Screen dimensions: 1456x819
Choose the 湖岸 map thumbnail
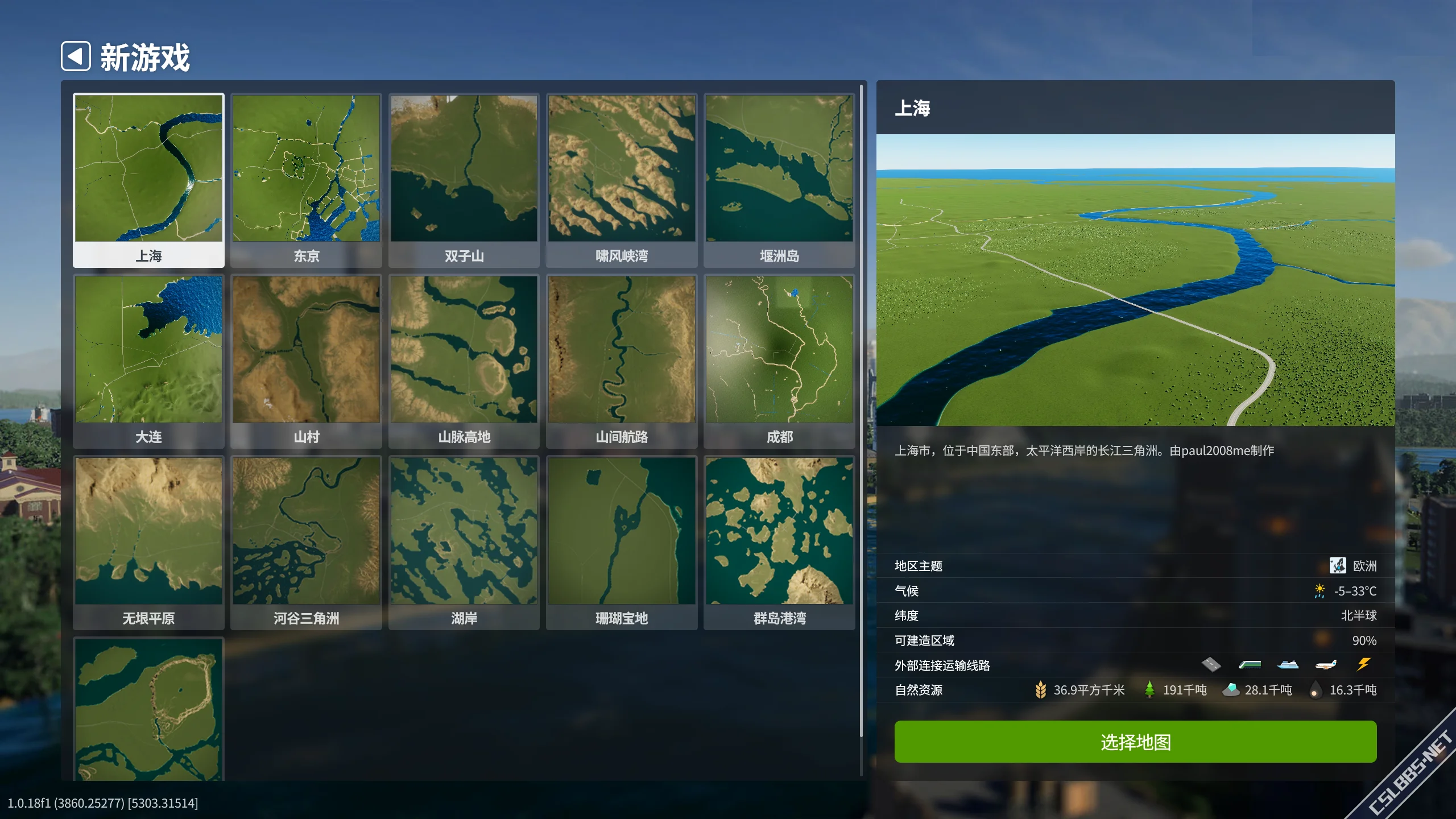tap(464, 542)
